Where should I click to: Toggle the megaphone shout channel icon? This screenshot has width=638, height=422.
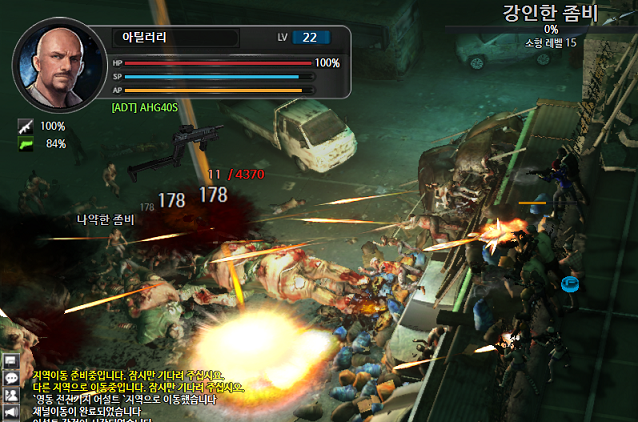pyautogui.click(x=11, y=411)
